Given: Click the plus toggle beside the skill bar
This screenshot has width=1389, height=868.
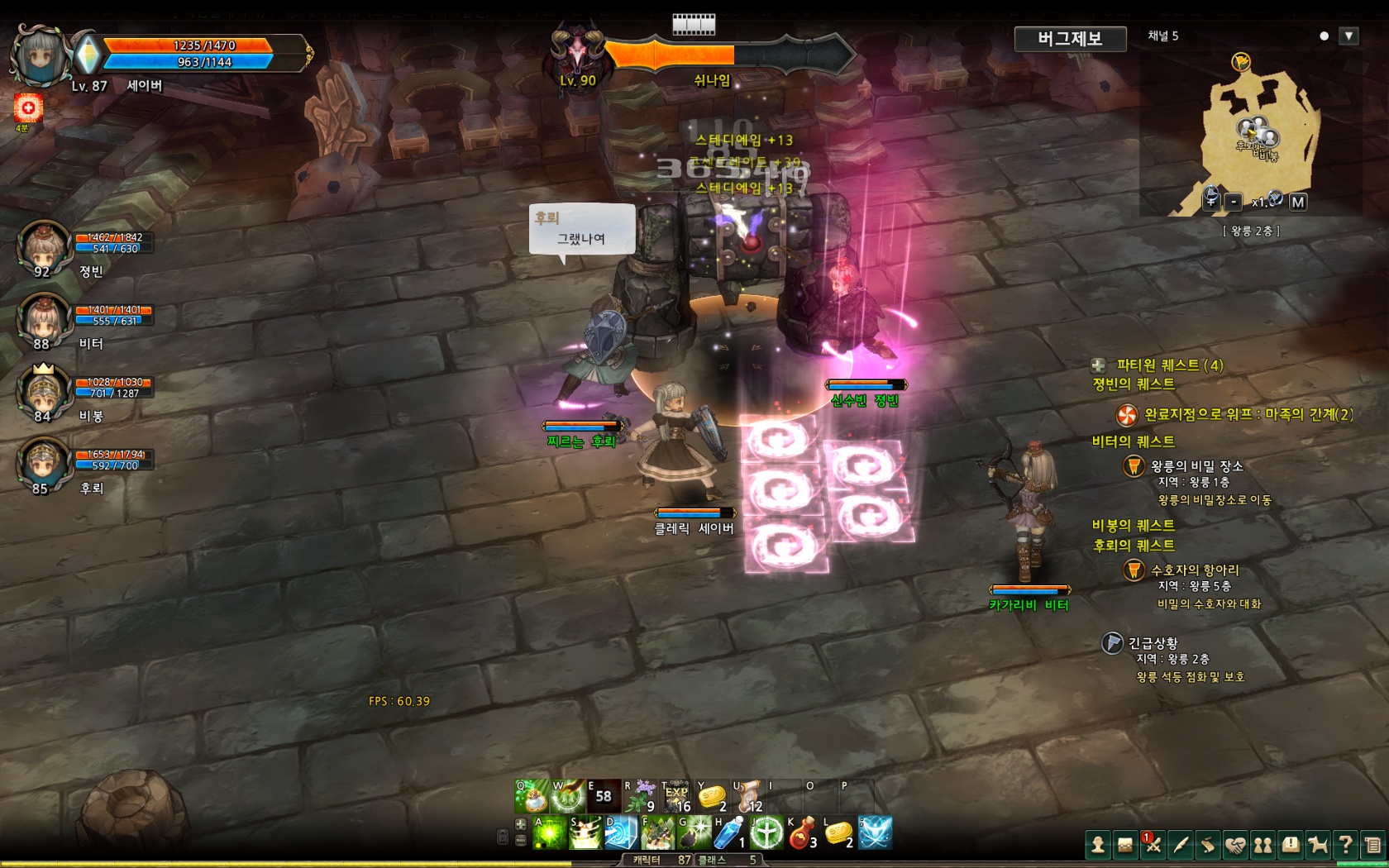Looking at the screenshot, I should 519,823.
